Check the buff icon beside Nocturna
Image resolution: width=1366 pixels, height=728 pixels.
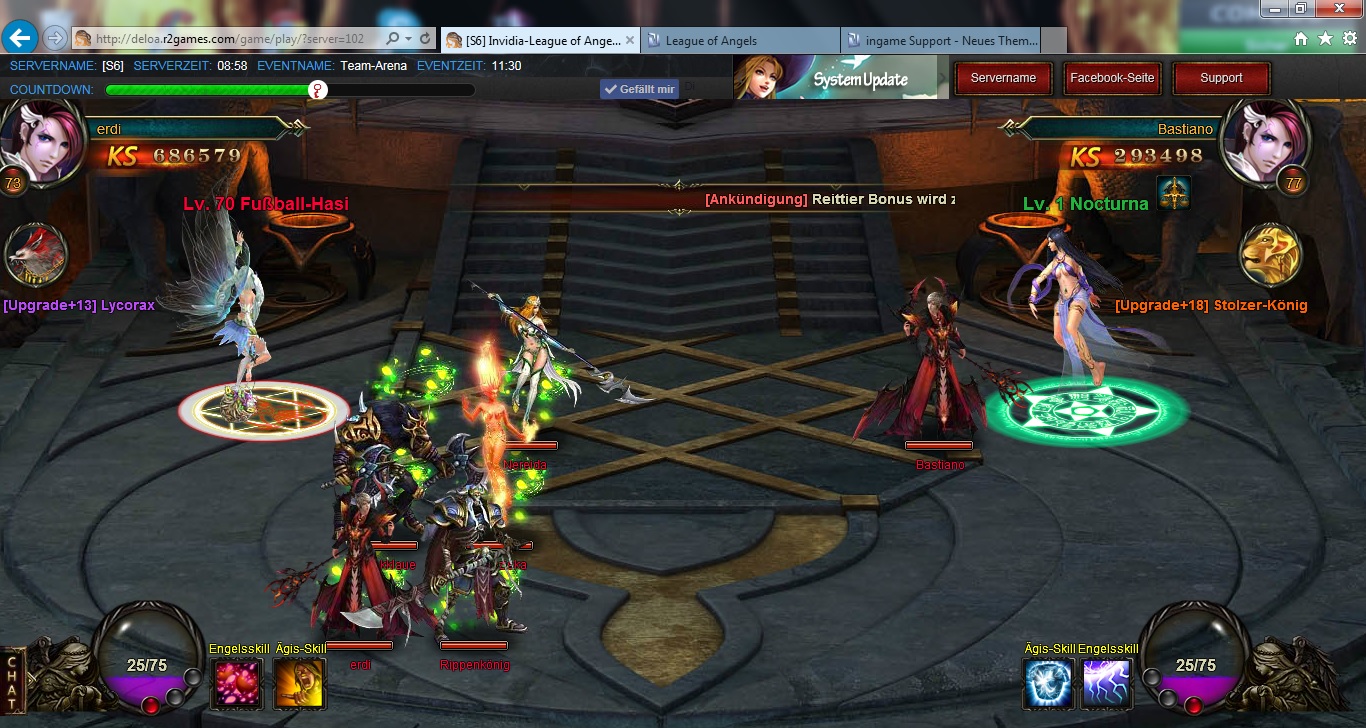pyautogui.click(x=1173, y=193)
